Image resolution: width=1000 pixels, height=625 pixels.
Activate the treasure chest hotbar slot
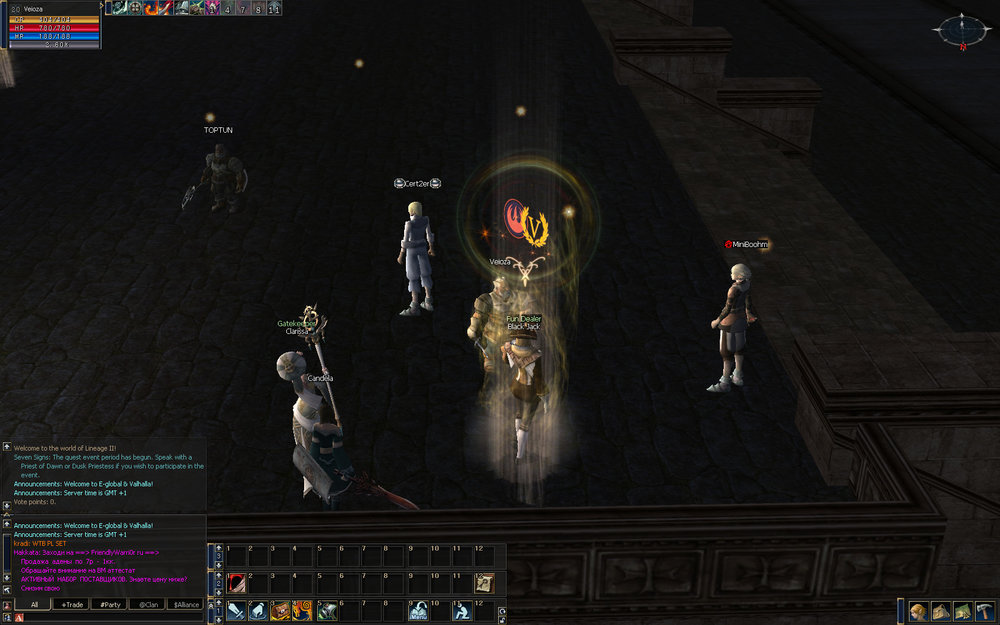click(280, 610)
